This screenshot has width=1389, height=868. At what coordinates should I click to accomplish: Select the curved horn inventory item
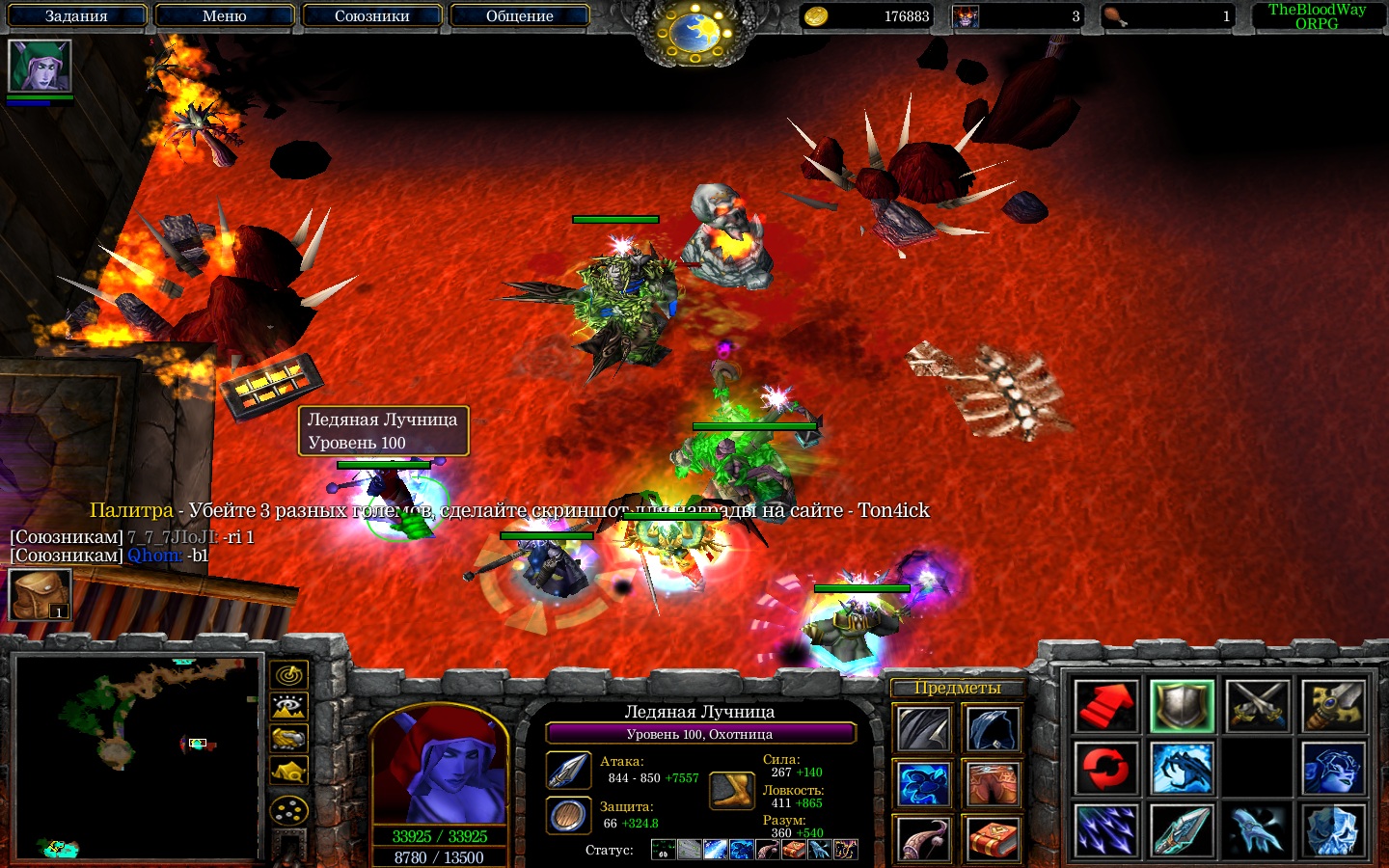pos(924,839)
